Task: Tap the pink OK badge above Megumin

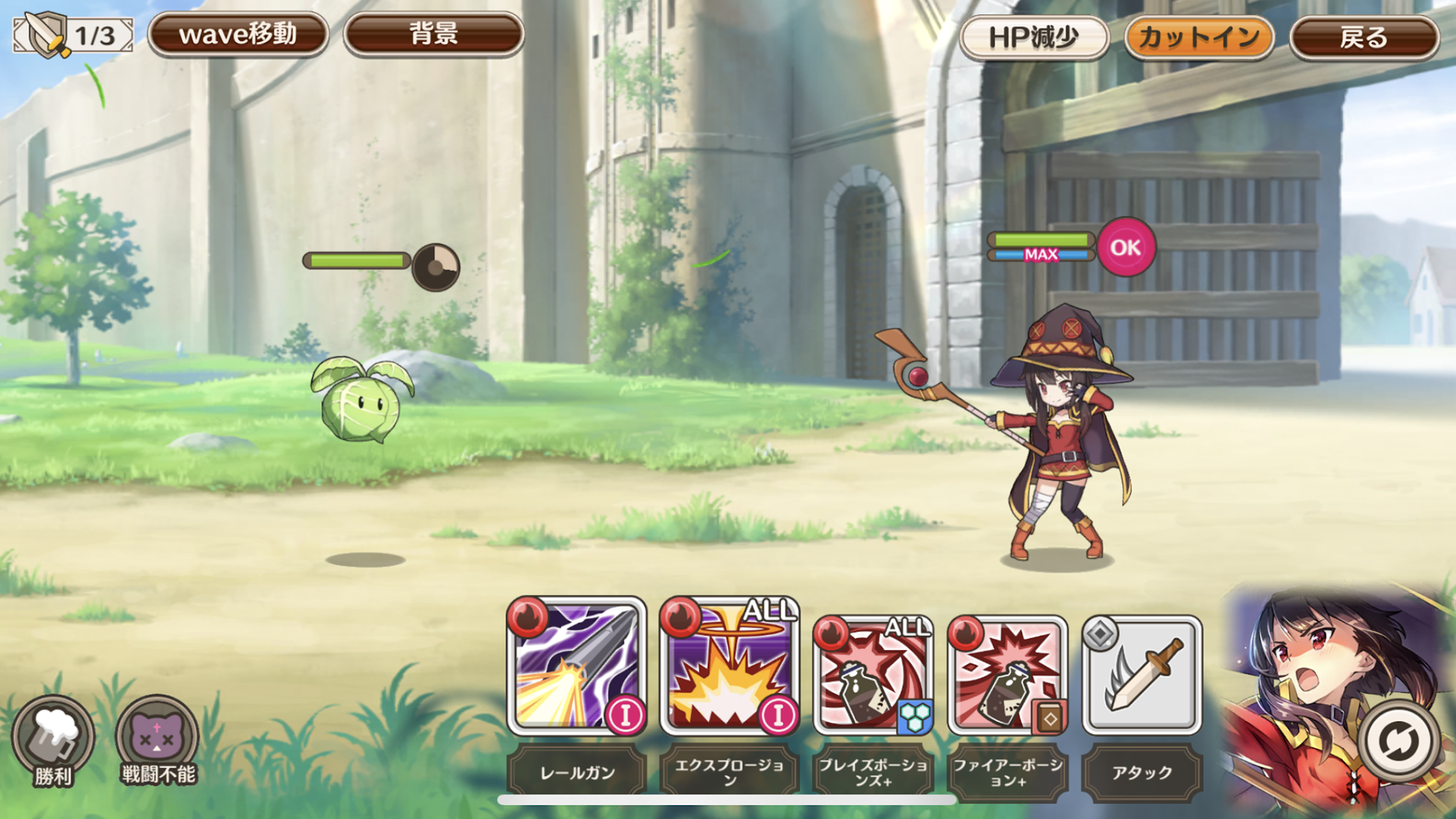Action: pyautogui.click(x=1126, y=247)
